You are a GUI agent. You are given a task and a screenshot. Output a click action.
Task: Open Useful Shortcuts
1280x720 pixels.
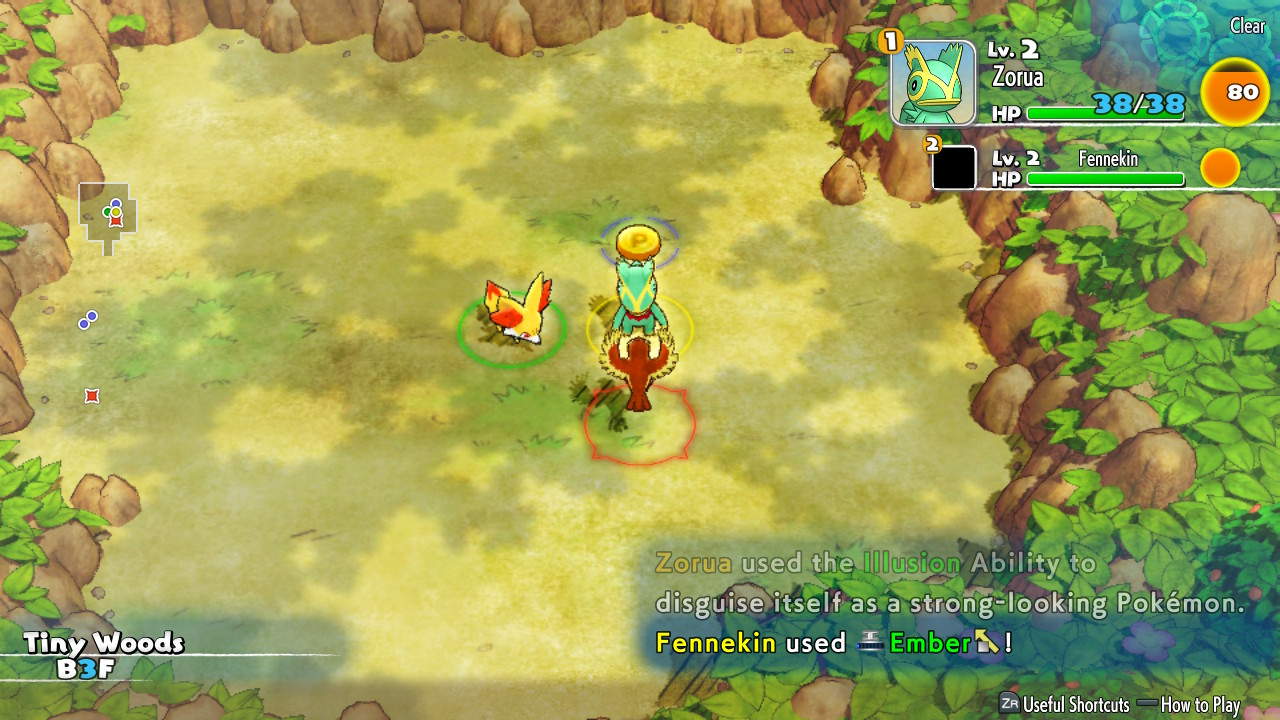coord(1064,704)
